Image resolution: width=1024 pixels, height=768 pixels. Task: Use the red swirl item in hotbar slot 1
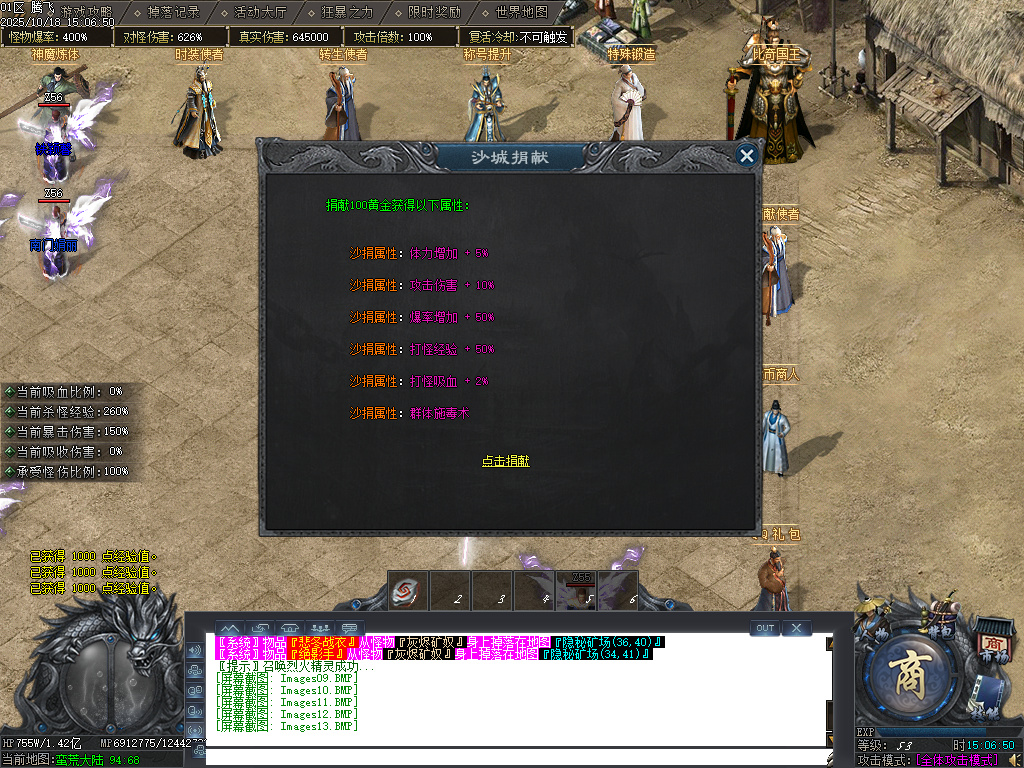coord(406,591)
